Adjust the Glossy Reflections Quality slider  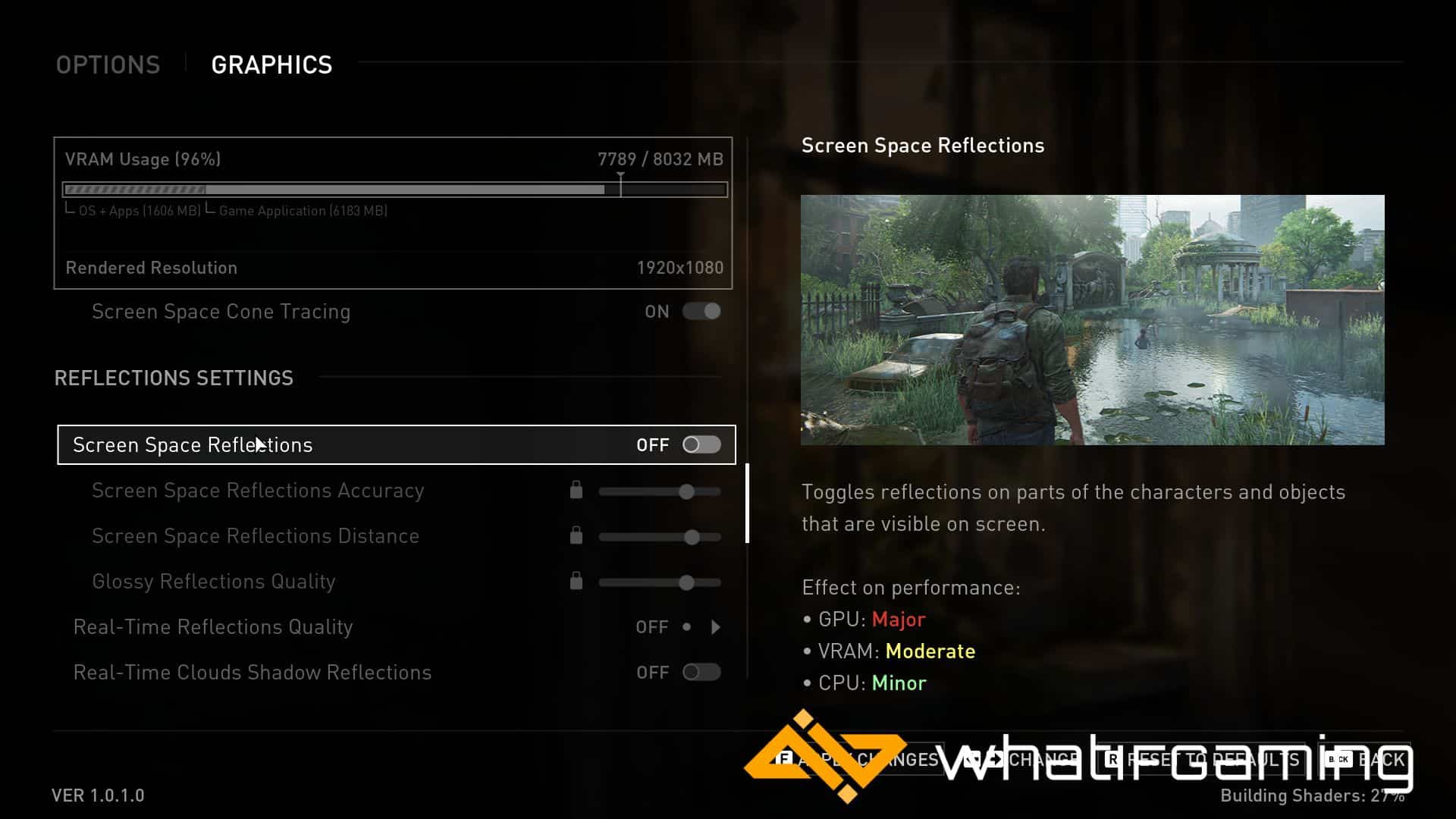point(686,583)
